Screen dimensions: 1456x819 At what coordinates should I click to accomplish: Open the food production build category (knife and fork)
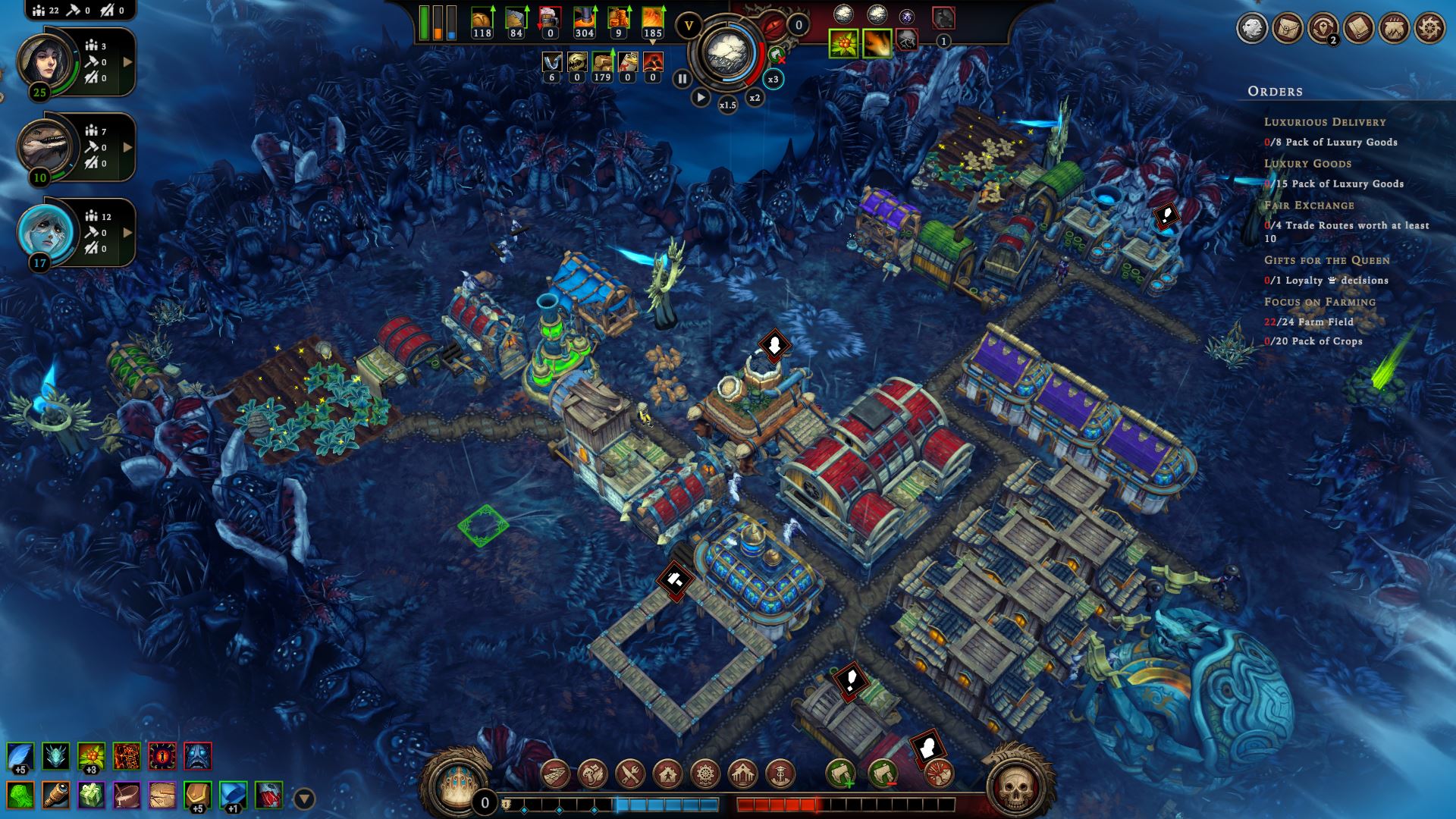pyautogui.click(x=630, y=774)
